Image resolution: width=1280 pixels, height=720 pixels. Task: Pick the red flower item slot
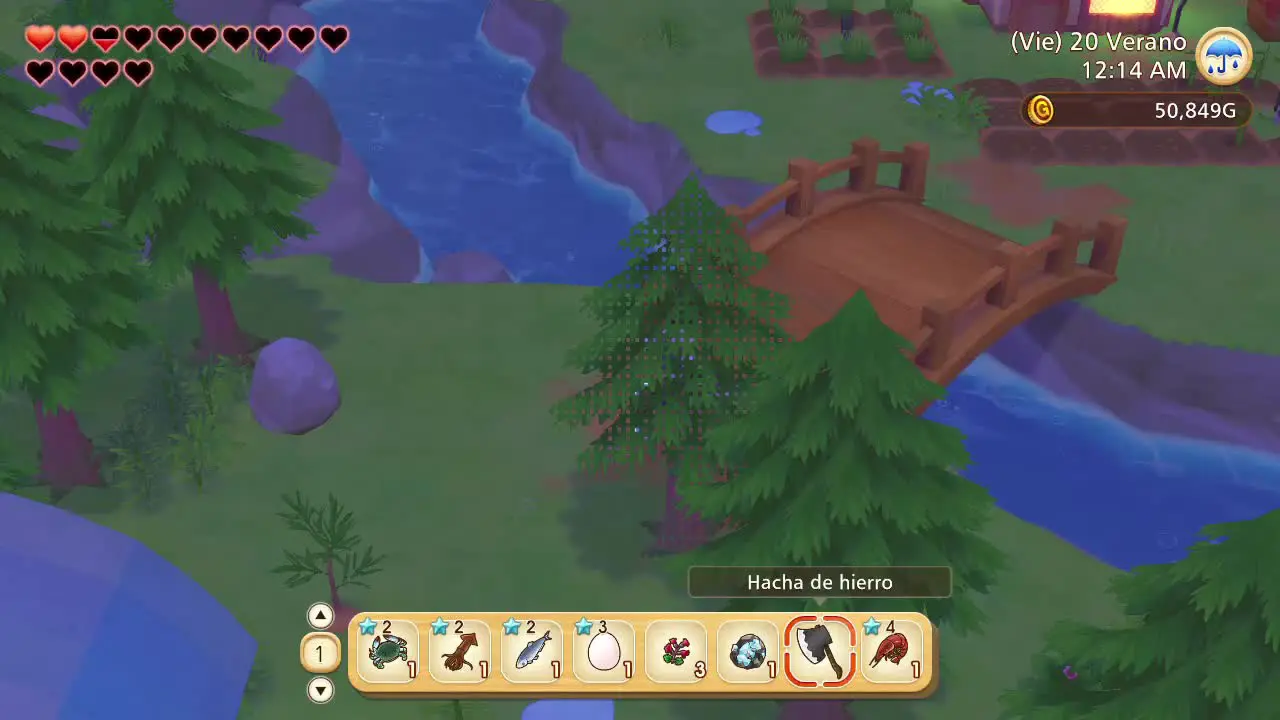tap(676, 652)
